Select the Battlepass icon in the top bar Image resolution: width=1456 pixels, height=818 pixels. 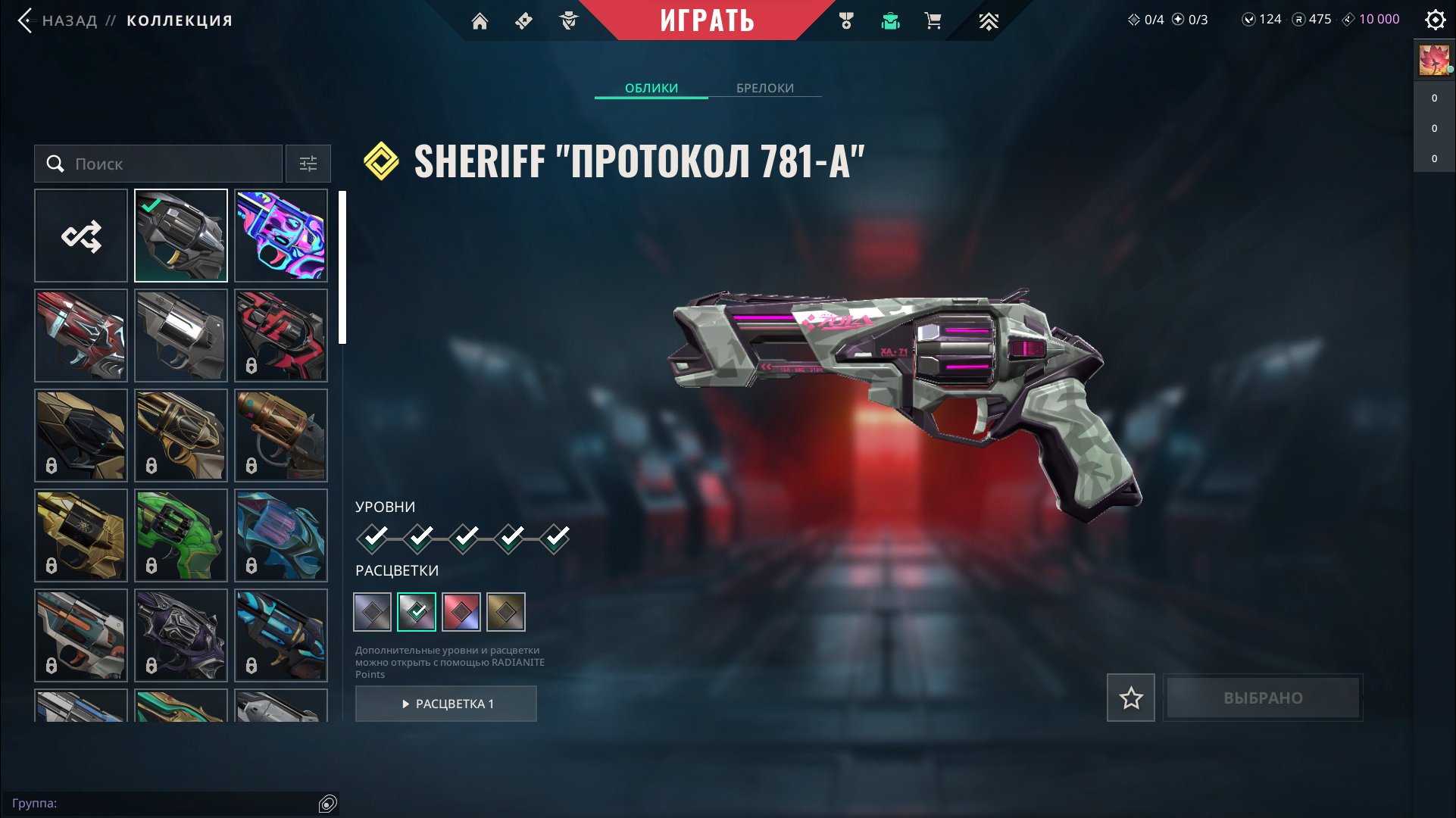[525, 20]
